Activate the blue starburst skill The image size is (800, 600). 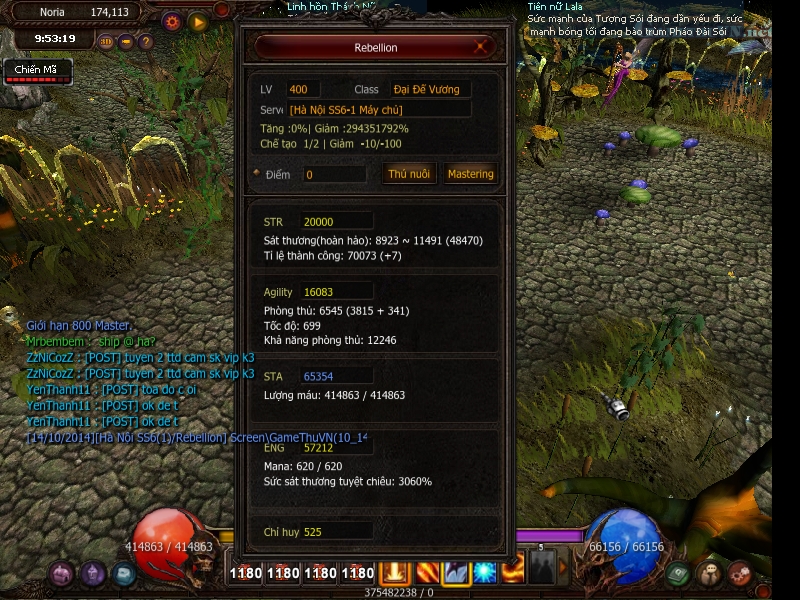tap(485, 572)
